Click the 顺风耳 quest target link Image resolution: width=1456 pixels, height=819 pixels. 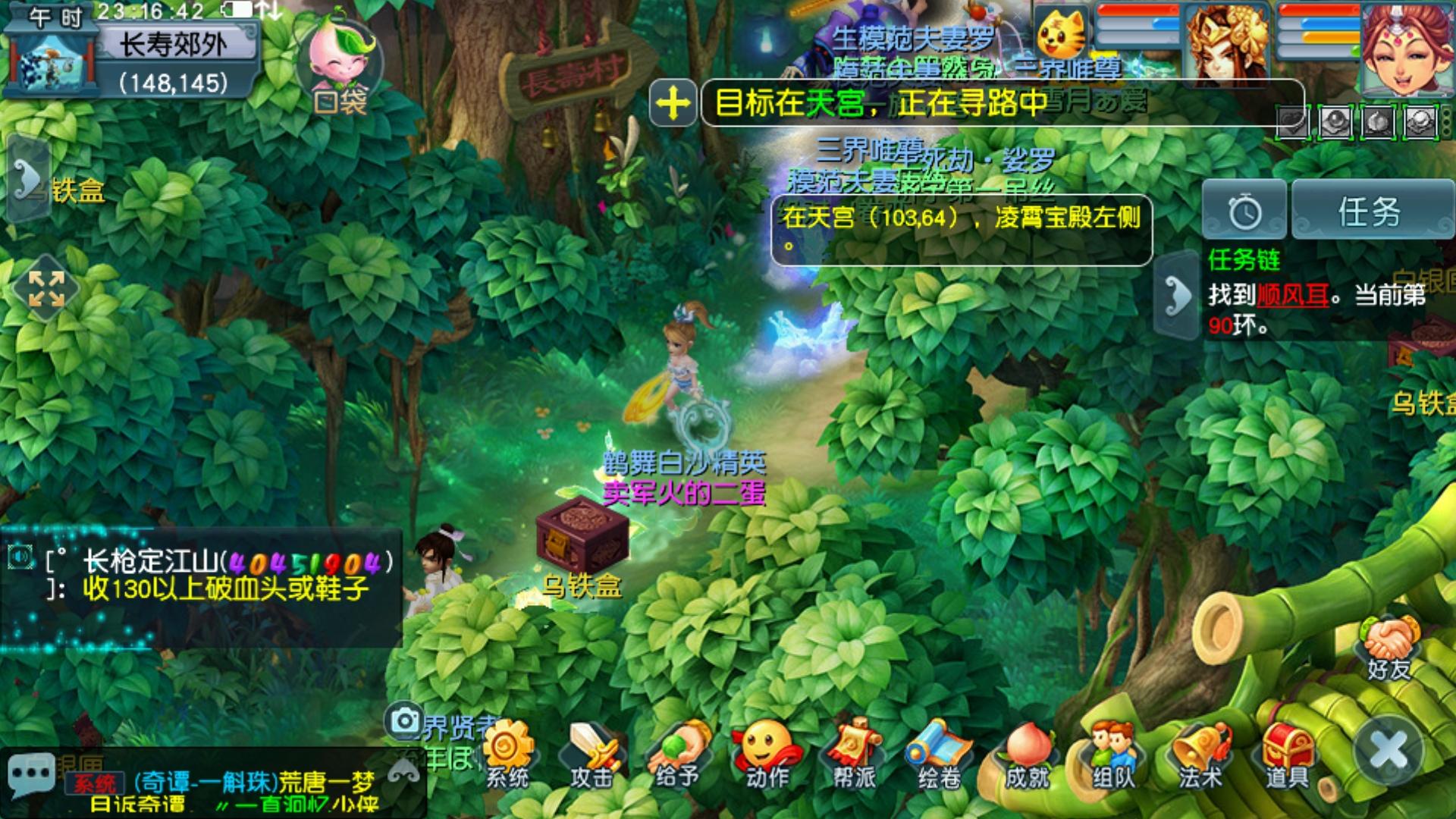[x=1292, y=295]
